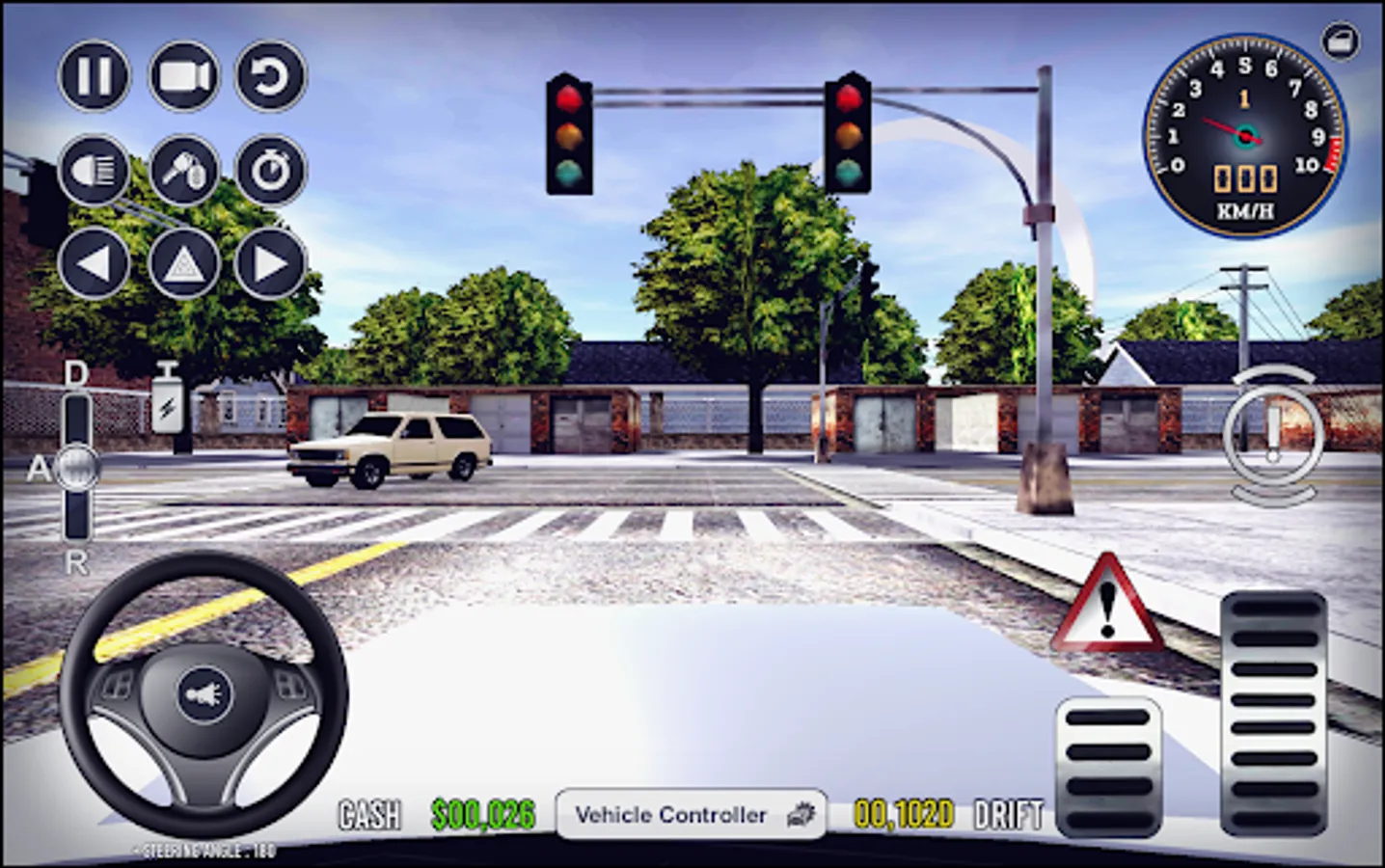Pause the game

[94, 76]
